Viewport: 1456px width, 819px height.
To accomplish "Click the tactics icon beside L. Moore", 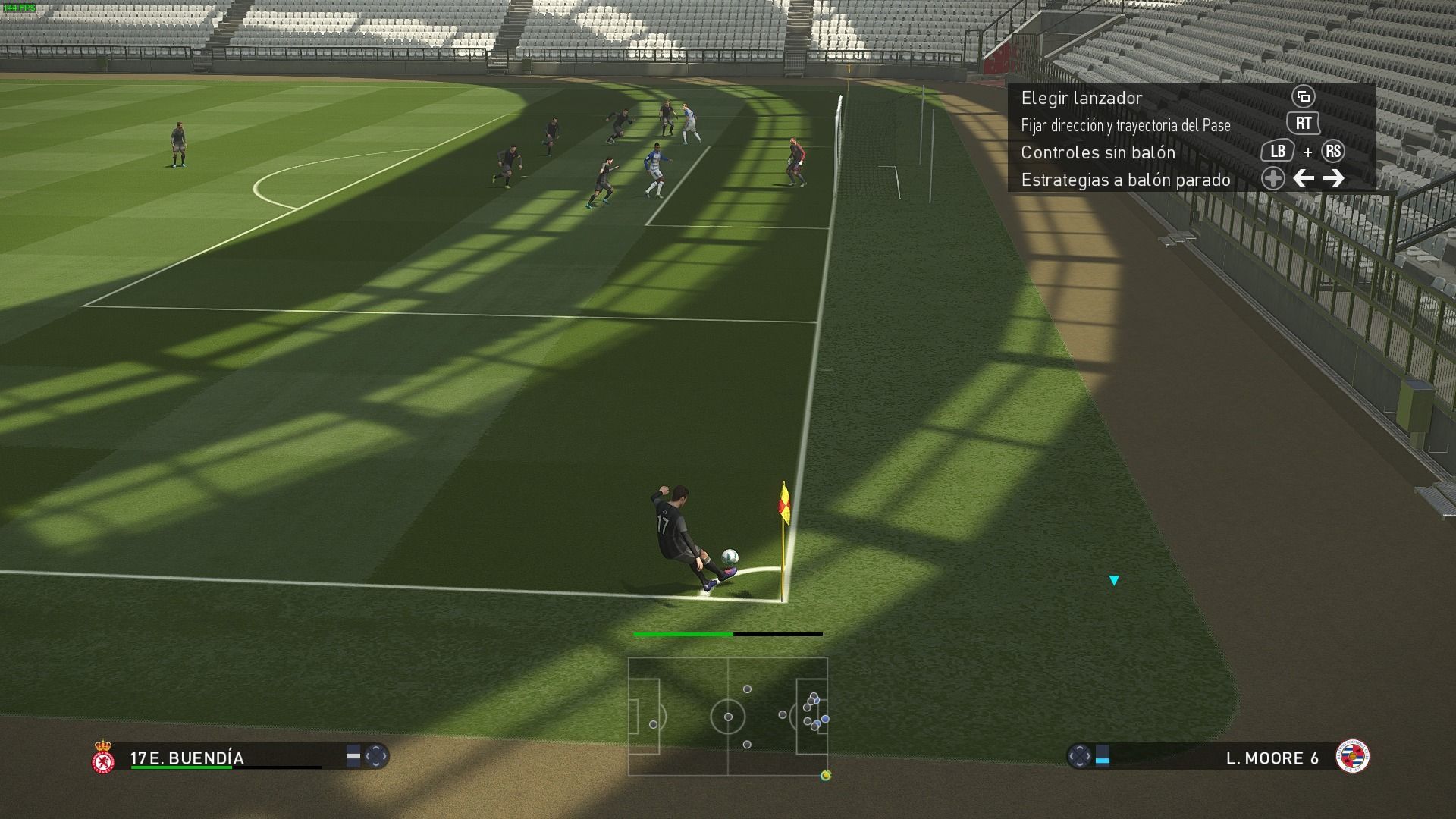I will [1079, 756].
